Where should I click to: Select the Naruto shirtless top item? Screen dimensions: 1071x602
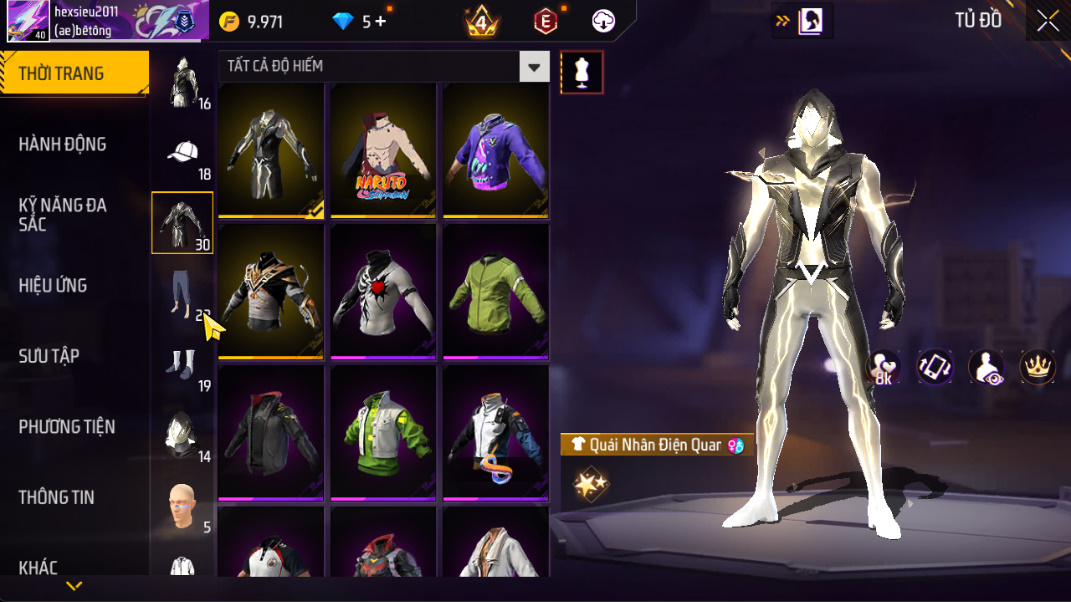[x=383, y=149]
